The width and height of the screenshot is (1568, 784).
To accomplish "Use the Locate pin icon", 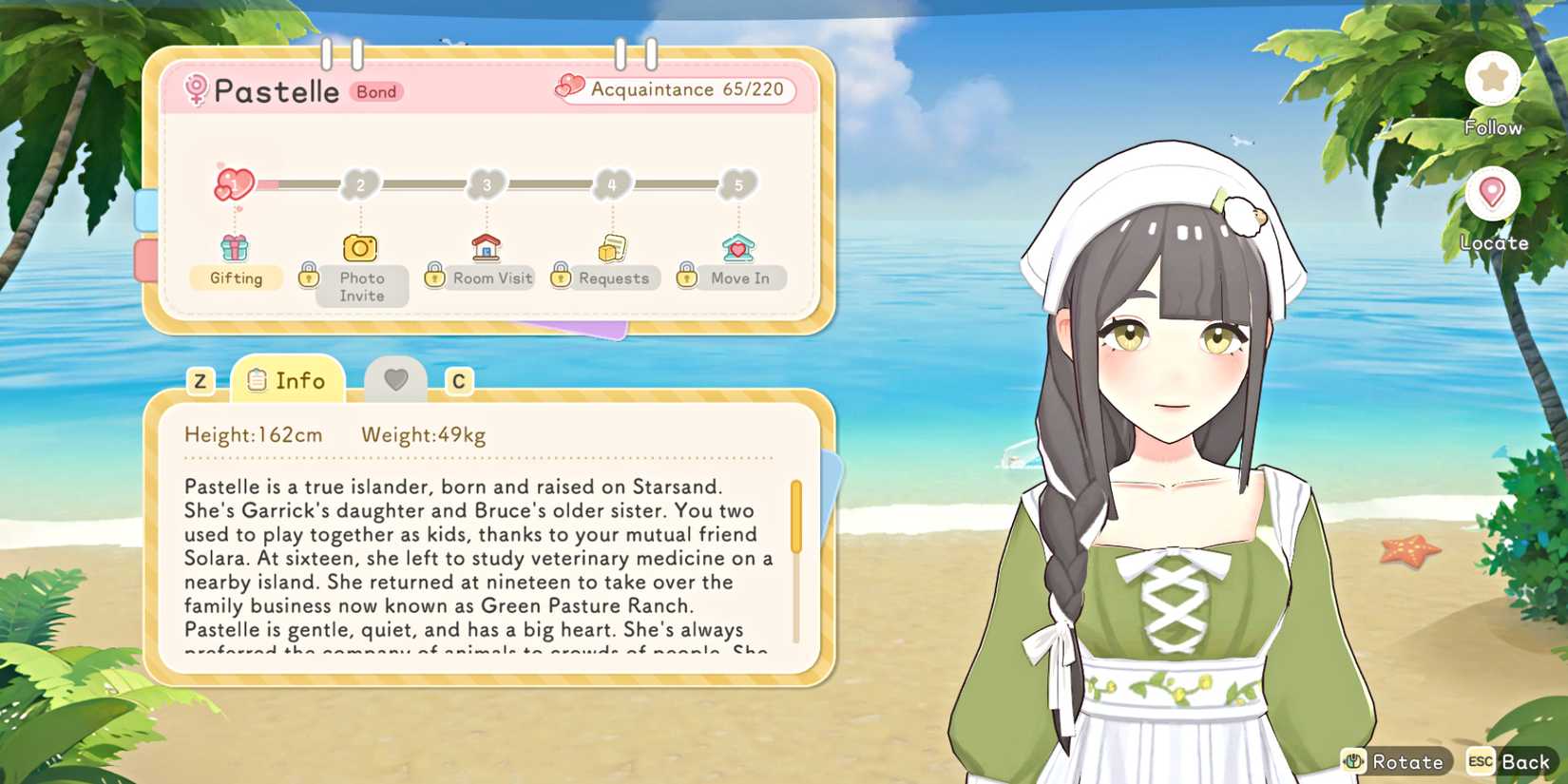I will pos(1492,195).
